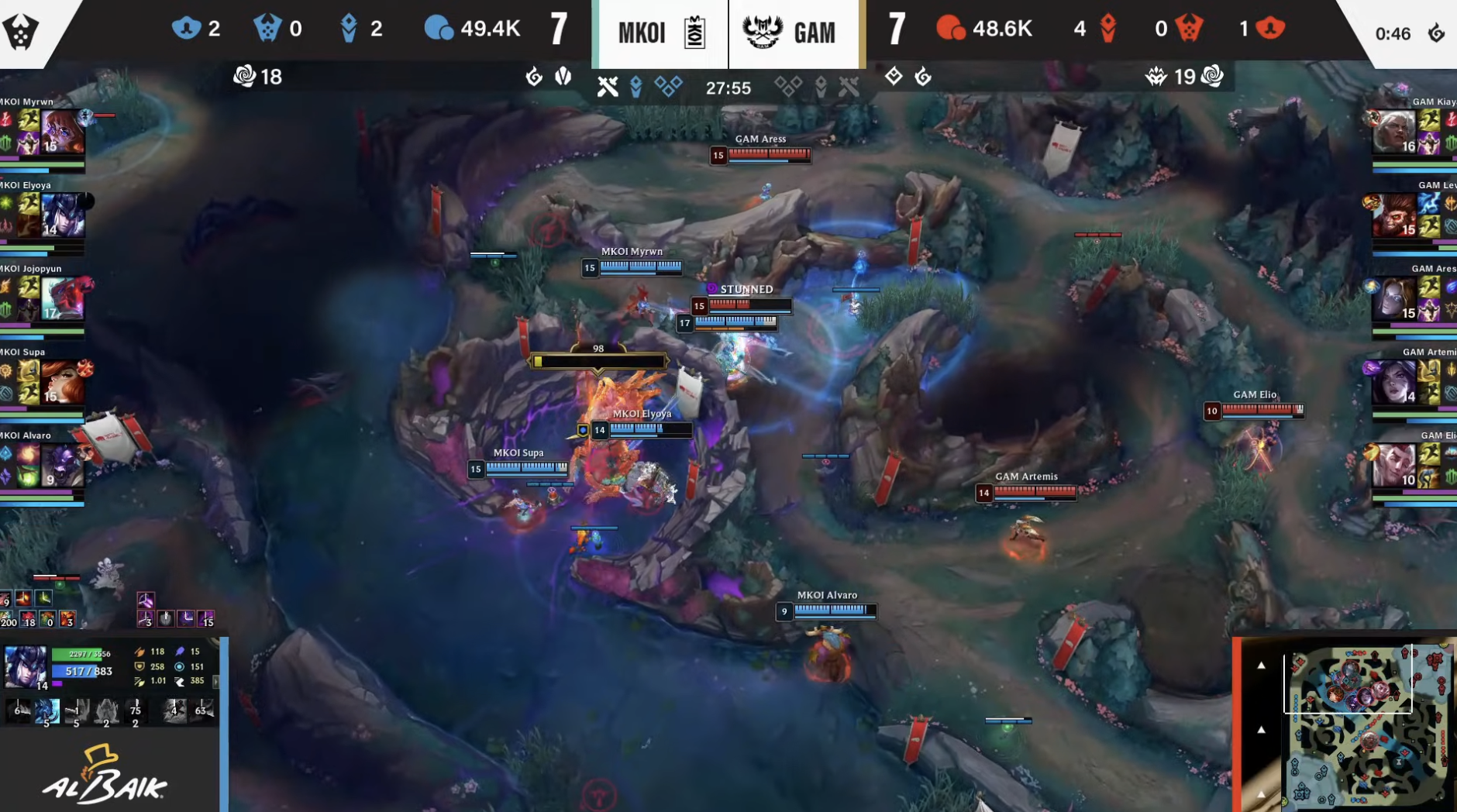
Task: Click the selected champion portrait showing level 14
Action: [26, 666]
